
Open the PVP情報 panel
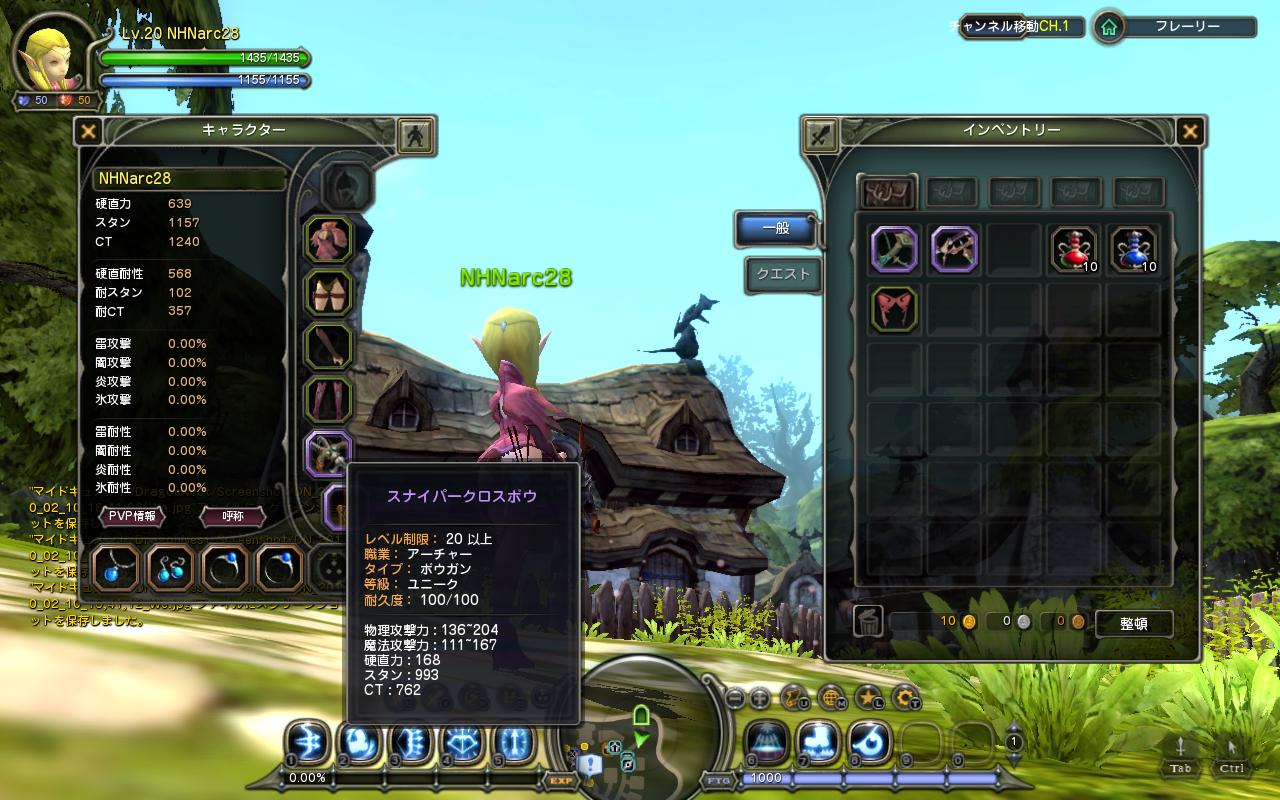pos(131,516)
